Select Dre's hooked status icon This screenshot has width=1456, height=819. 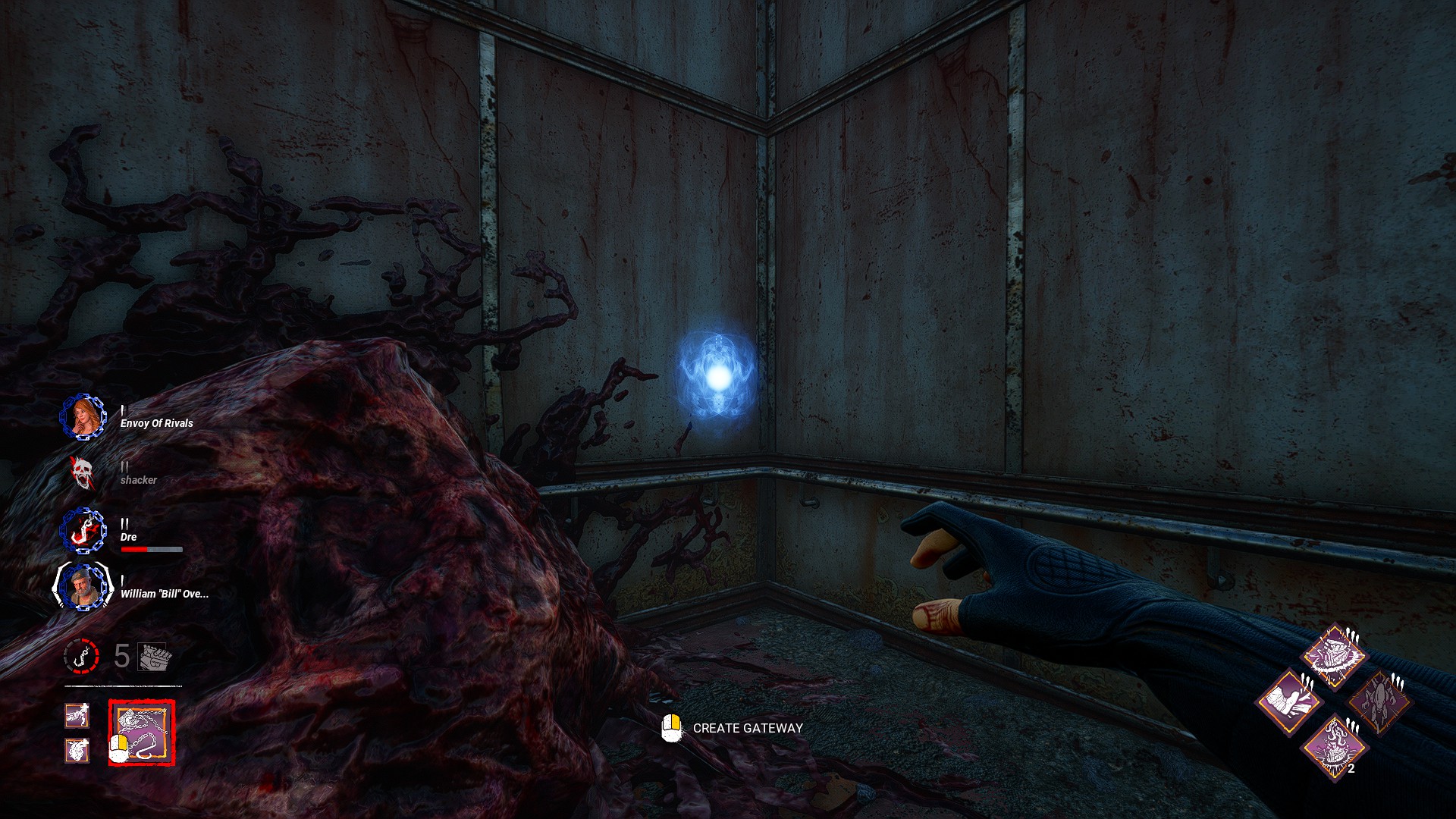click(x=83, y=530)
